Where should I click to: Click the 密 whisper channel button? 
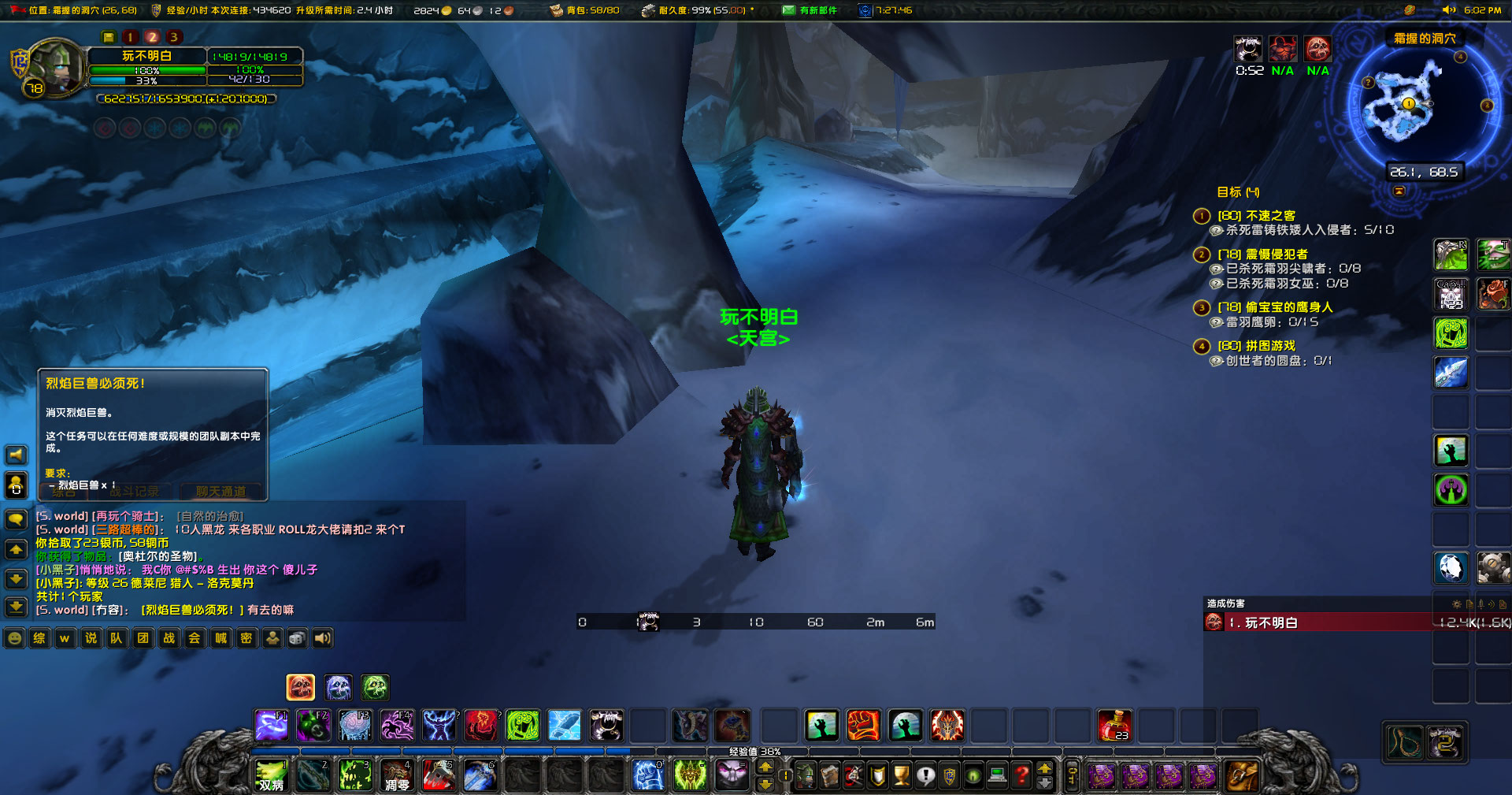246,638
